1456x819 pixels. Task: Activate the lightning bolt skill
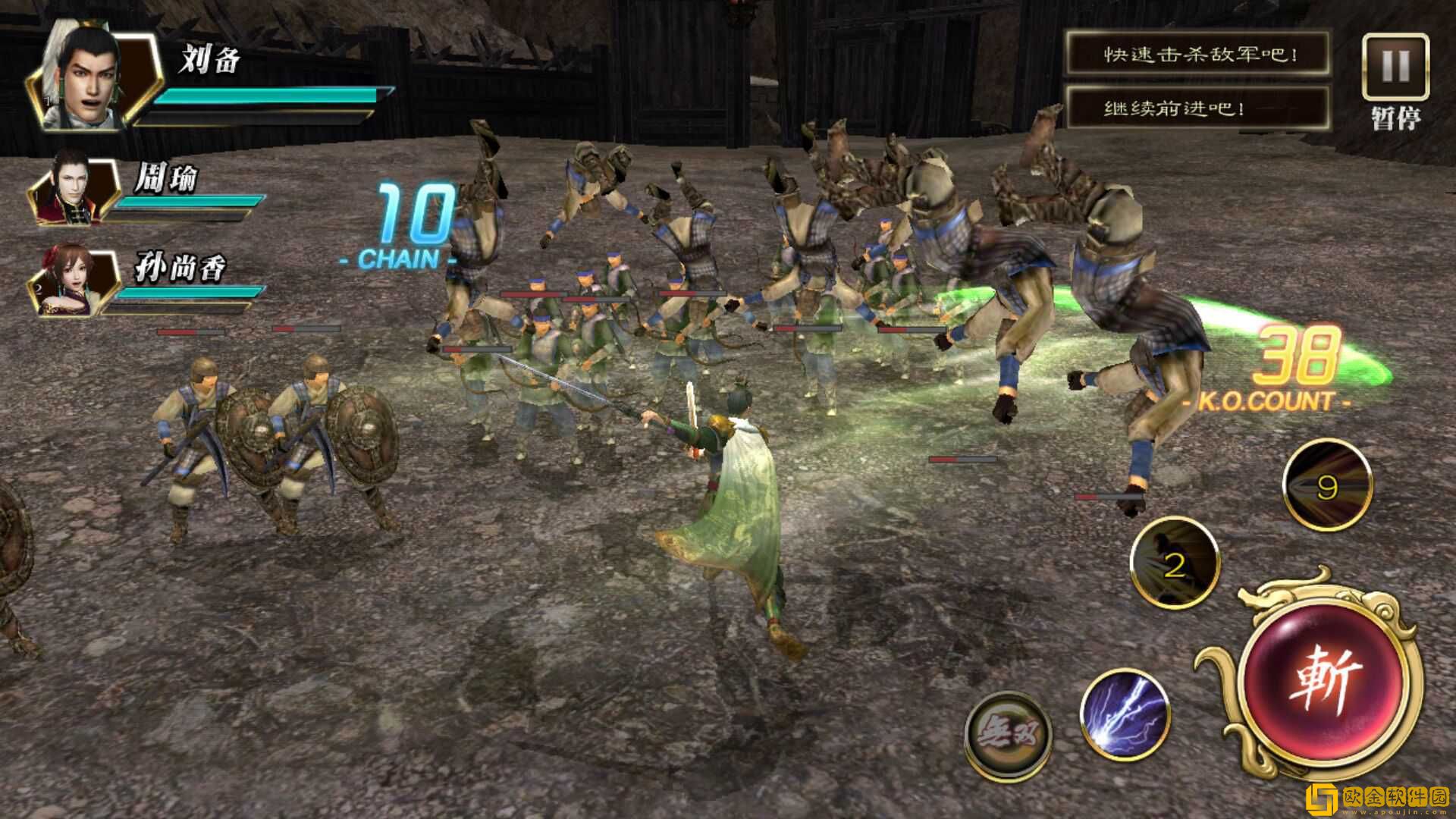(1124, 714)
